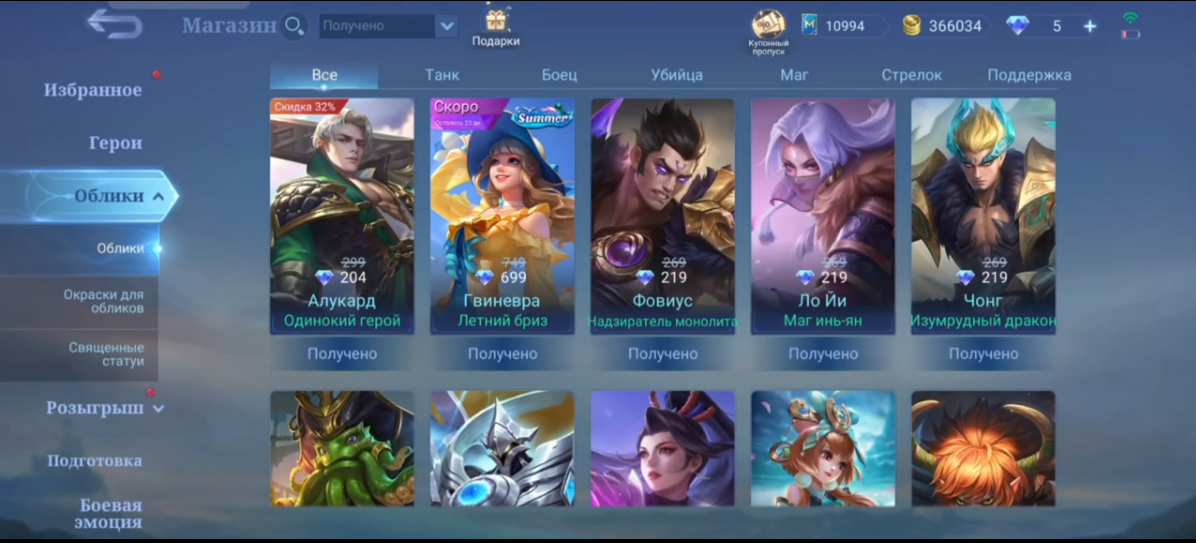Image resolution: width=1196 pixels, height=543 pixels.
Task: Open the Герои shop section
Action: point(115,143)
